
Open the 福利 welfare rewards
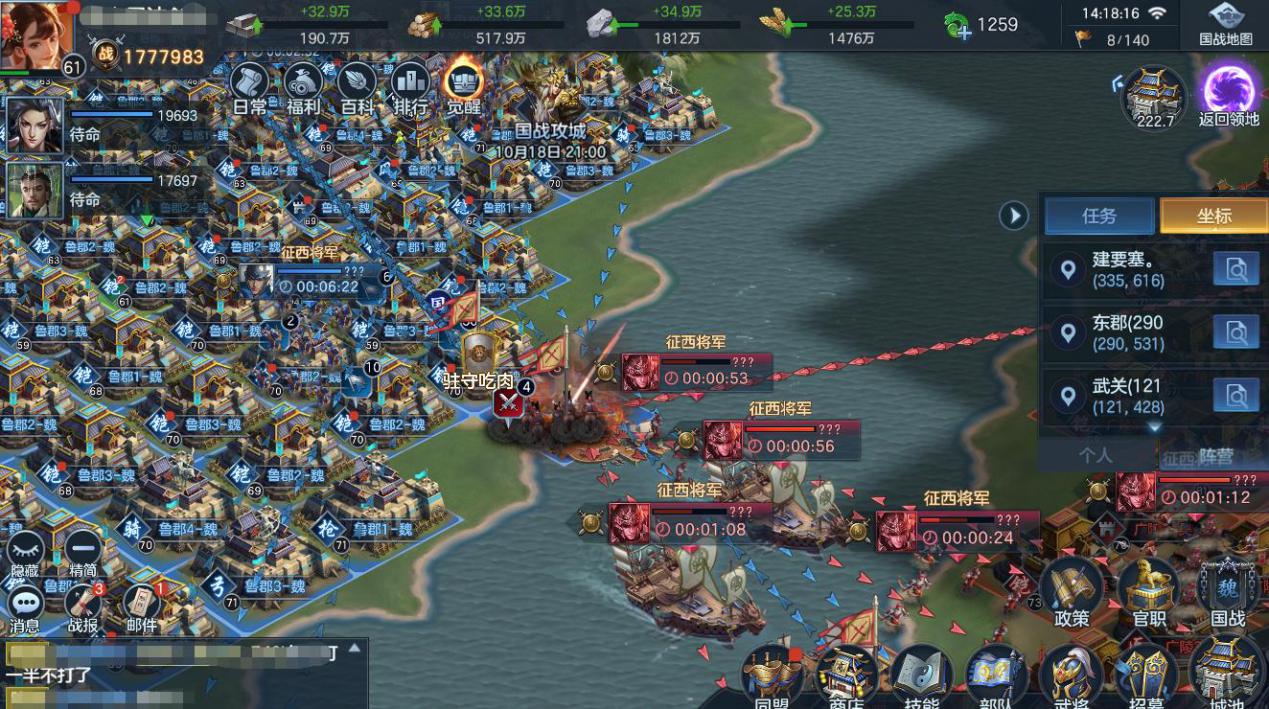[302, 87]
